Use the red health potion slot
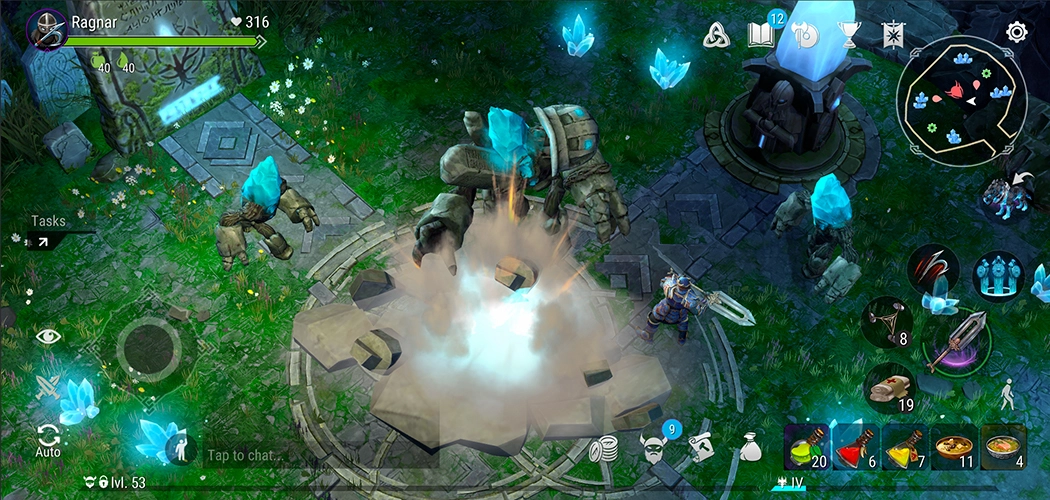The height and width of the screenshot is (500, 1050). 855,446
